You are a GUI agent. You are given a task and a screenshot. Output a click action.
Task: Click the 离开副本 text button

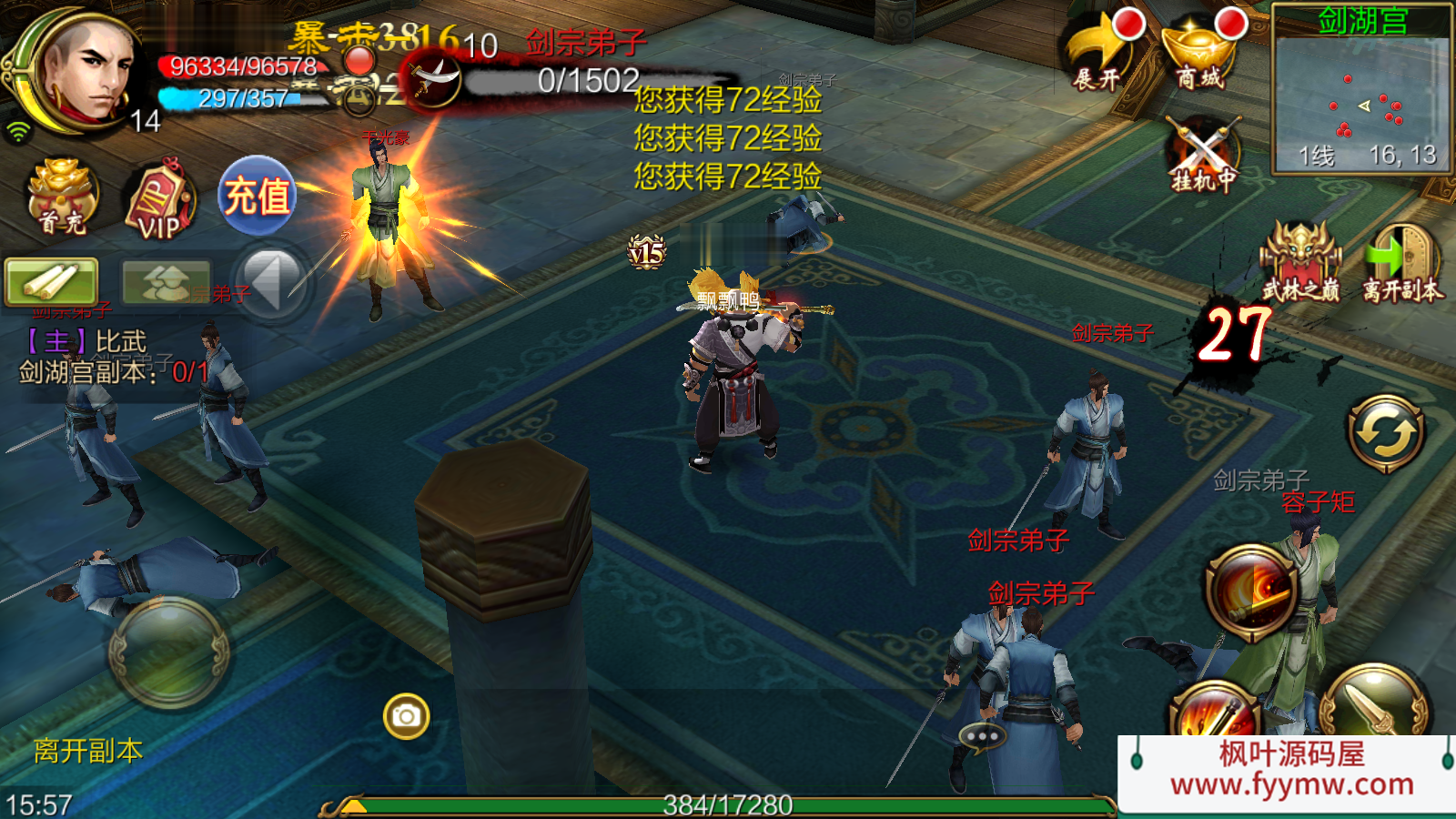88,751
